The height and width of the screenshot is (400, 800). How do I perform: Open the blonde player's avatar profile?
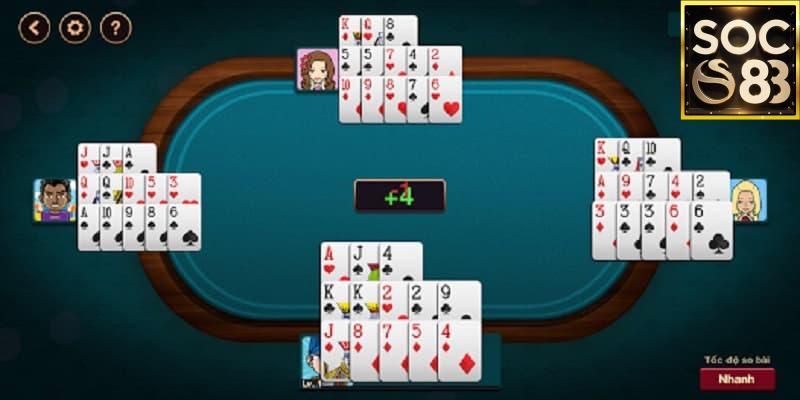pos(747,200)
